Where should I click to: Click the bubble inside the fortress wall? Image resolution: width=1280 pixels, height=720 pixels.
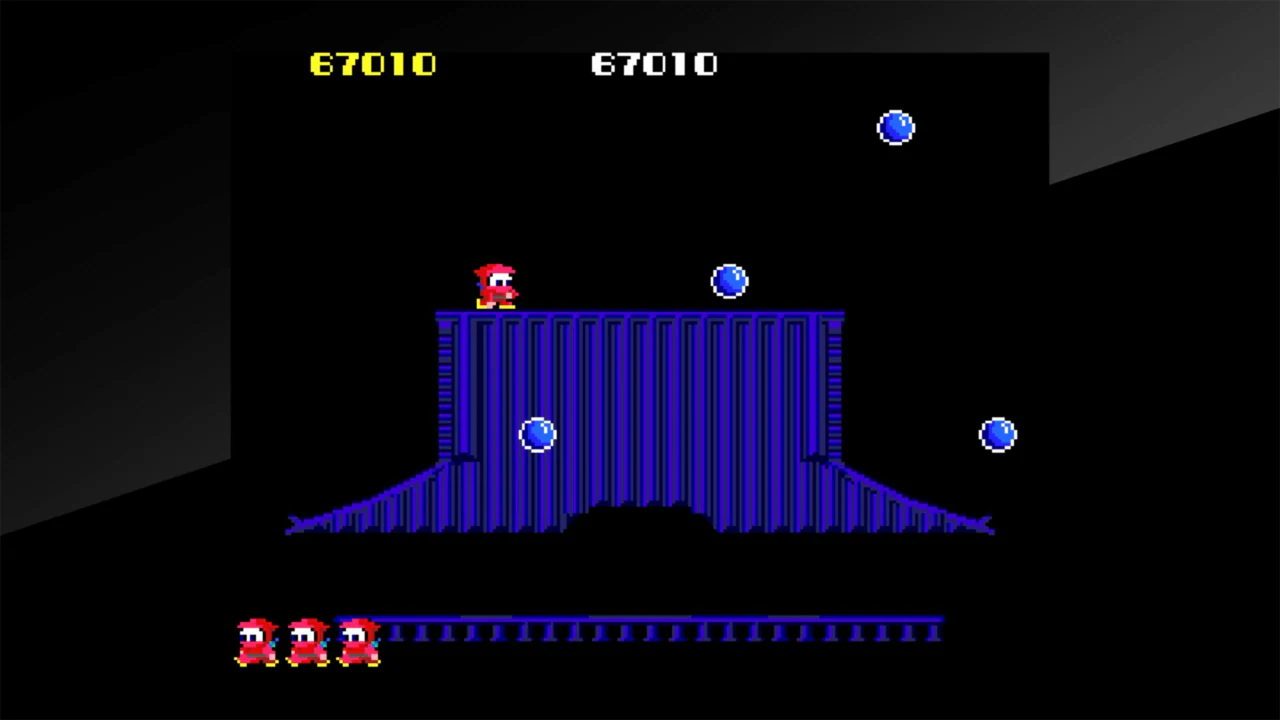click(538, 432)
